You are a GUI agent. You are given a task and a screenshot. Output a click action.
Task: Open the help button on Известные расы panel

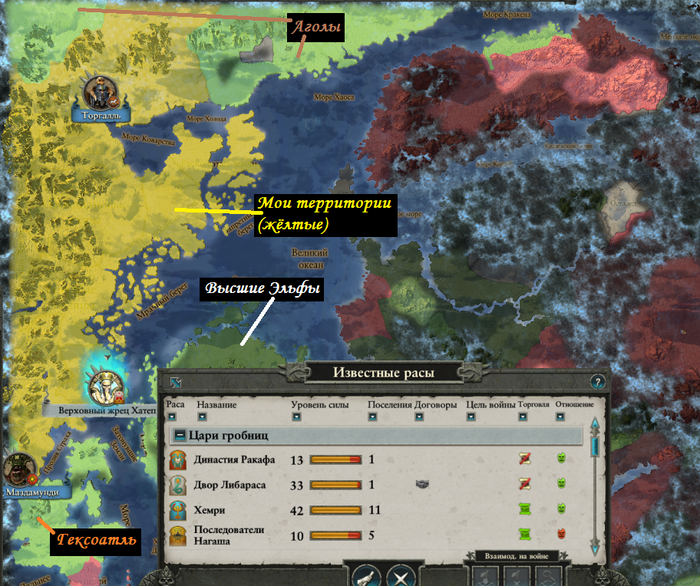(x=598, y=382)
